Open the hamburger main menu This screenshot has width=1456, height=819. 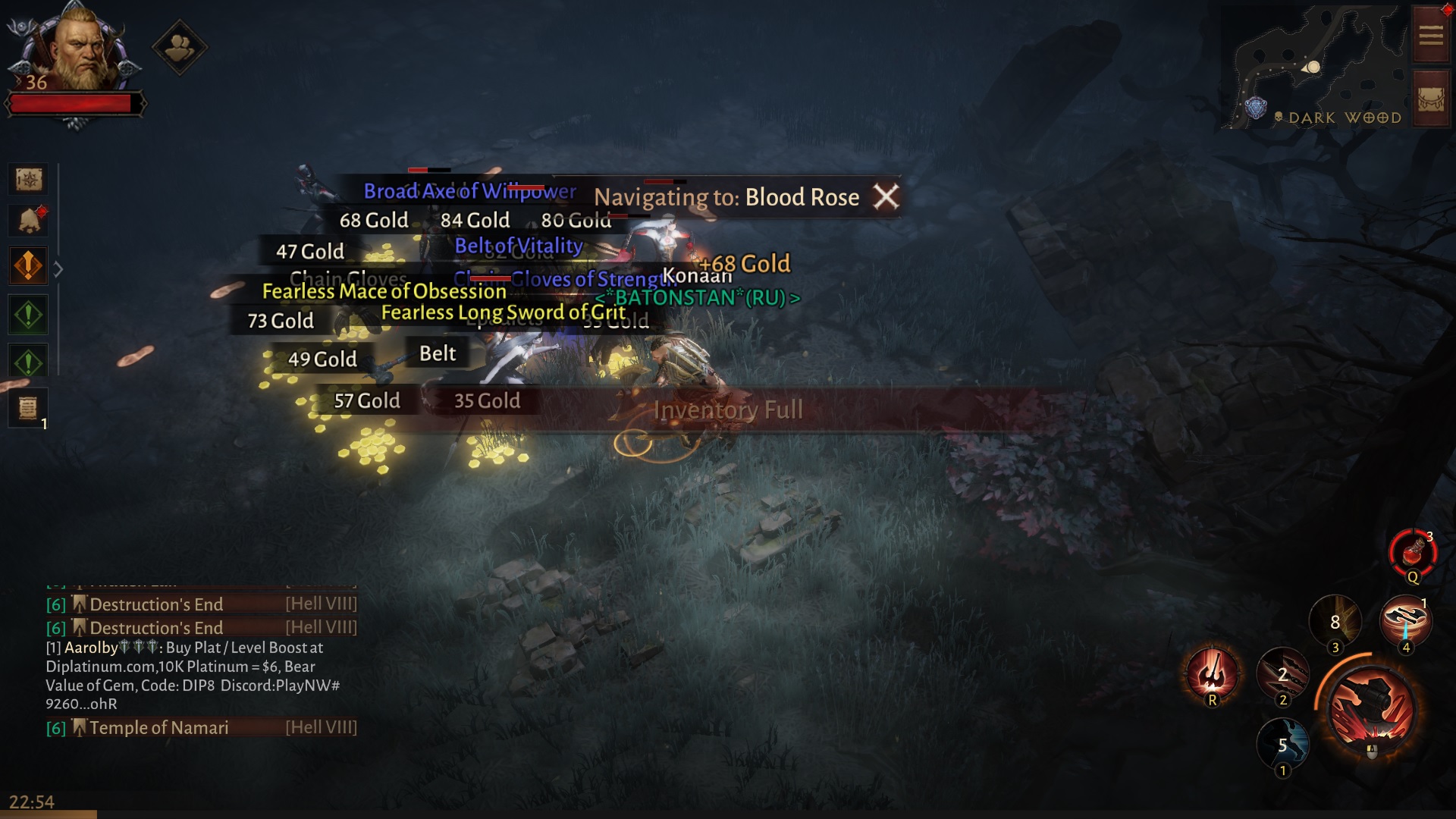pyautogui.click(x=1431, y=36)
